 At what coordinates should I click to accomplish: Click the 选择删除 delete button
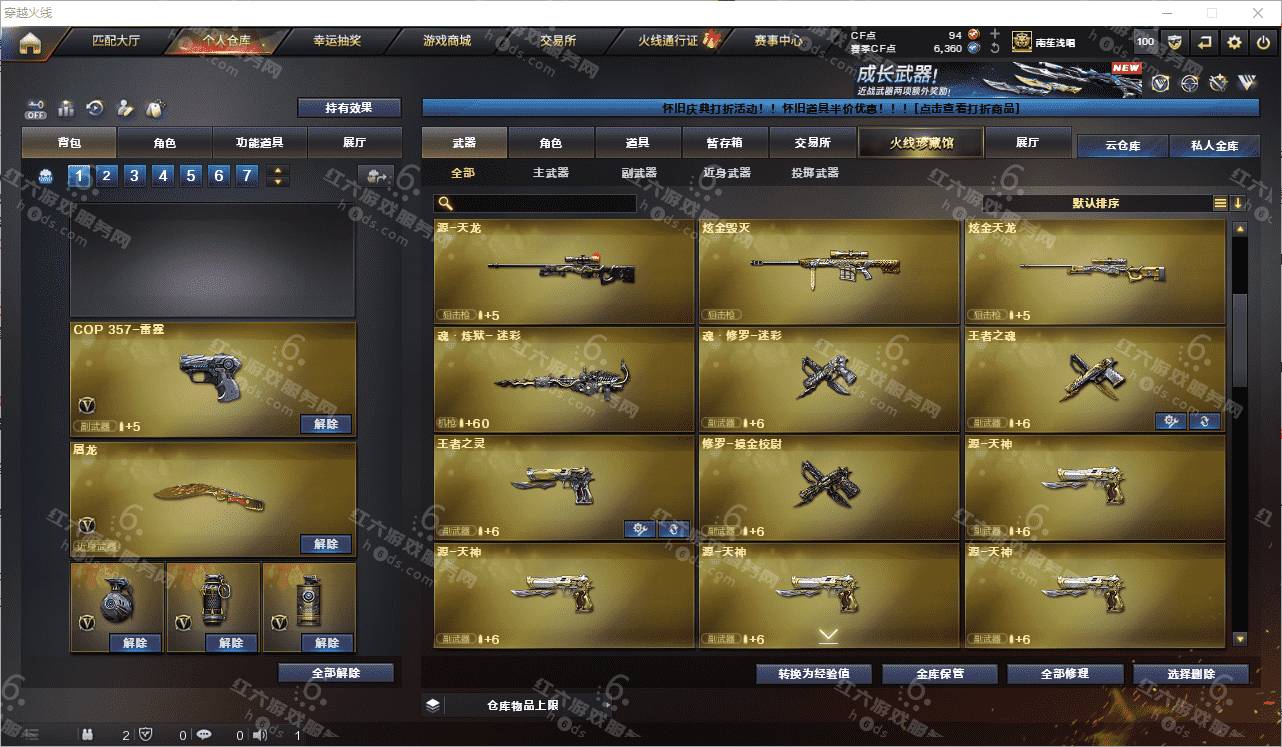[x=1190, y=674]
